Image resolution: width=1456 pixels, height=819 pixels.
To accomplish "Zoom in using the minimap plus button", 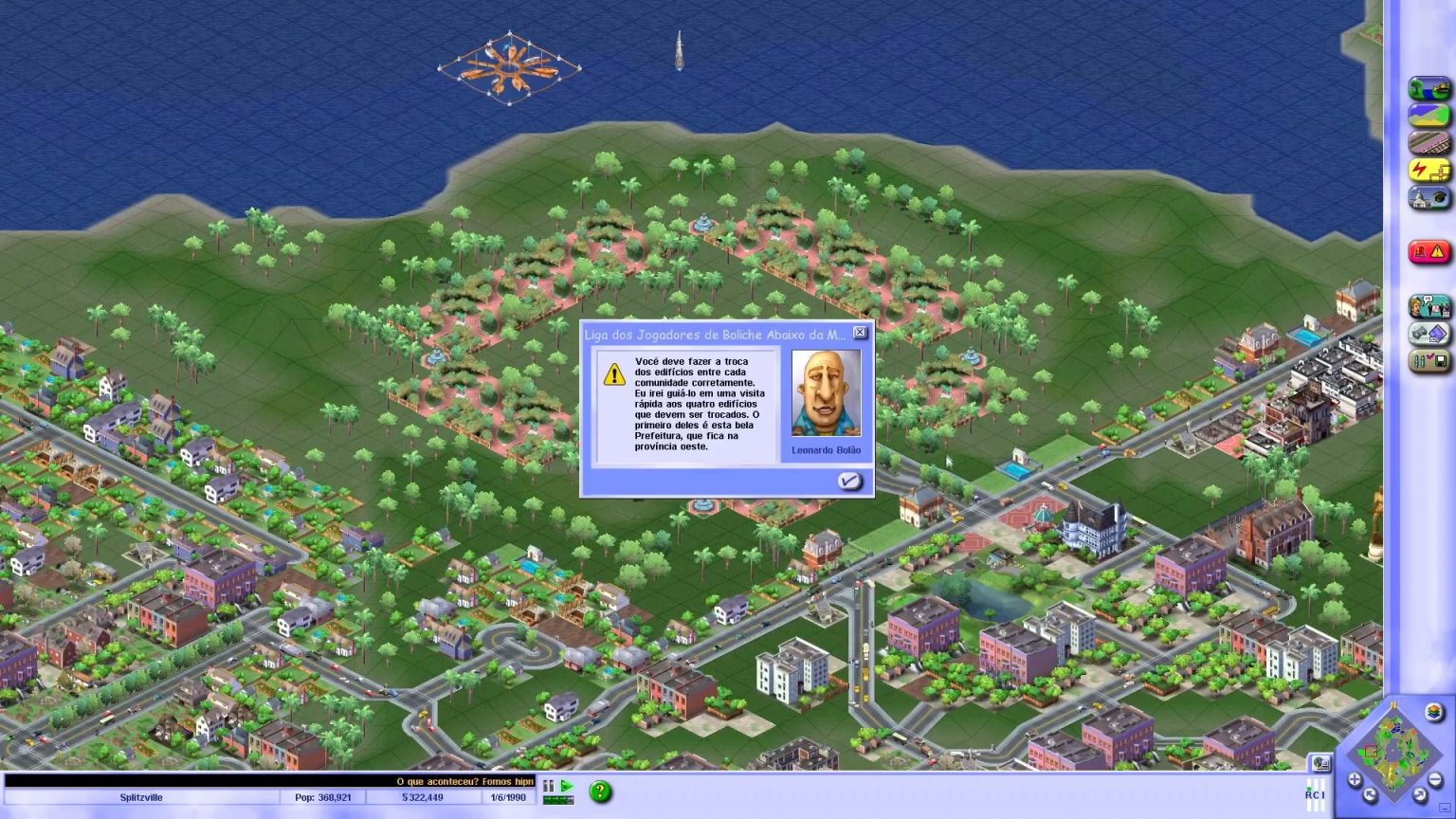I will pyautogui.click(x=1355, y=778).
